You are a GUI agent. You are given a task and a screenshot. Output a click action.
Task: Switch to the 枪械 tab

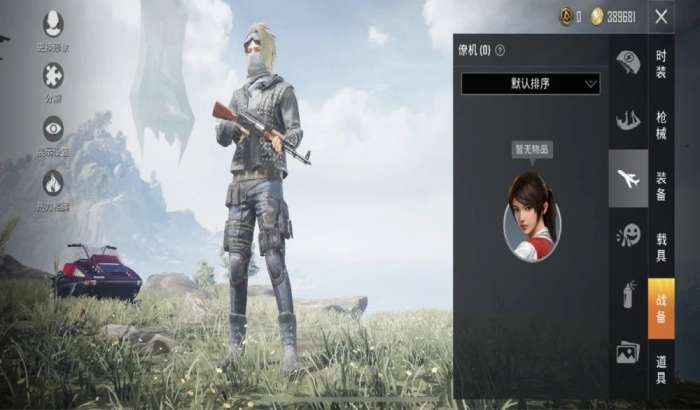[x=661, y=124]
